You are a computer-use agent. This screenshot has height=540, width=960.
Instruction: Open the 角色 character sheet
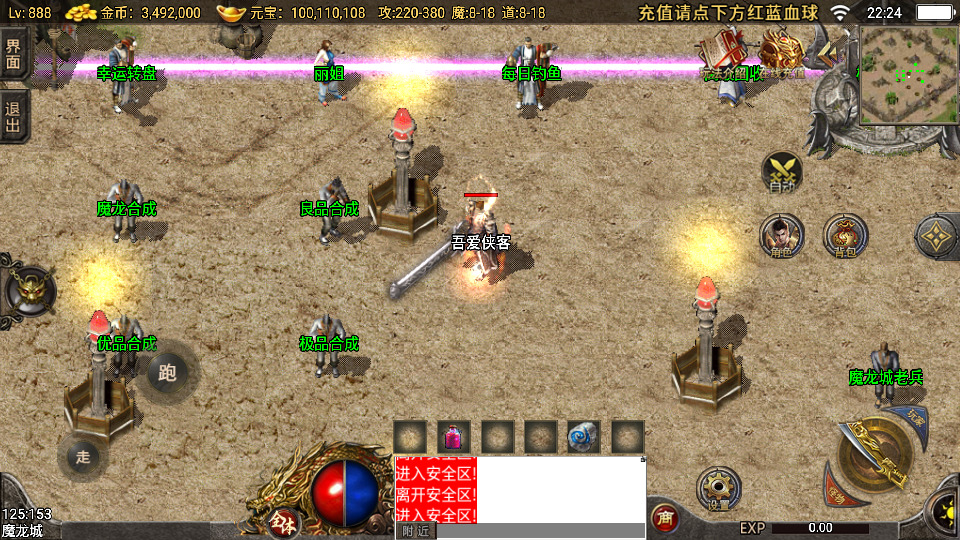coord(781,236)
